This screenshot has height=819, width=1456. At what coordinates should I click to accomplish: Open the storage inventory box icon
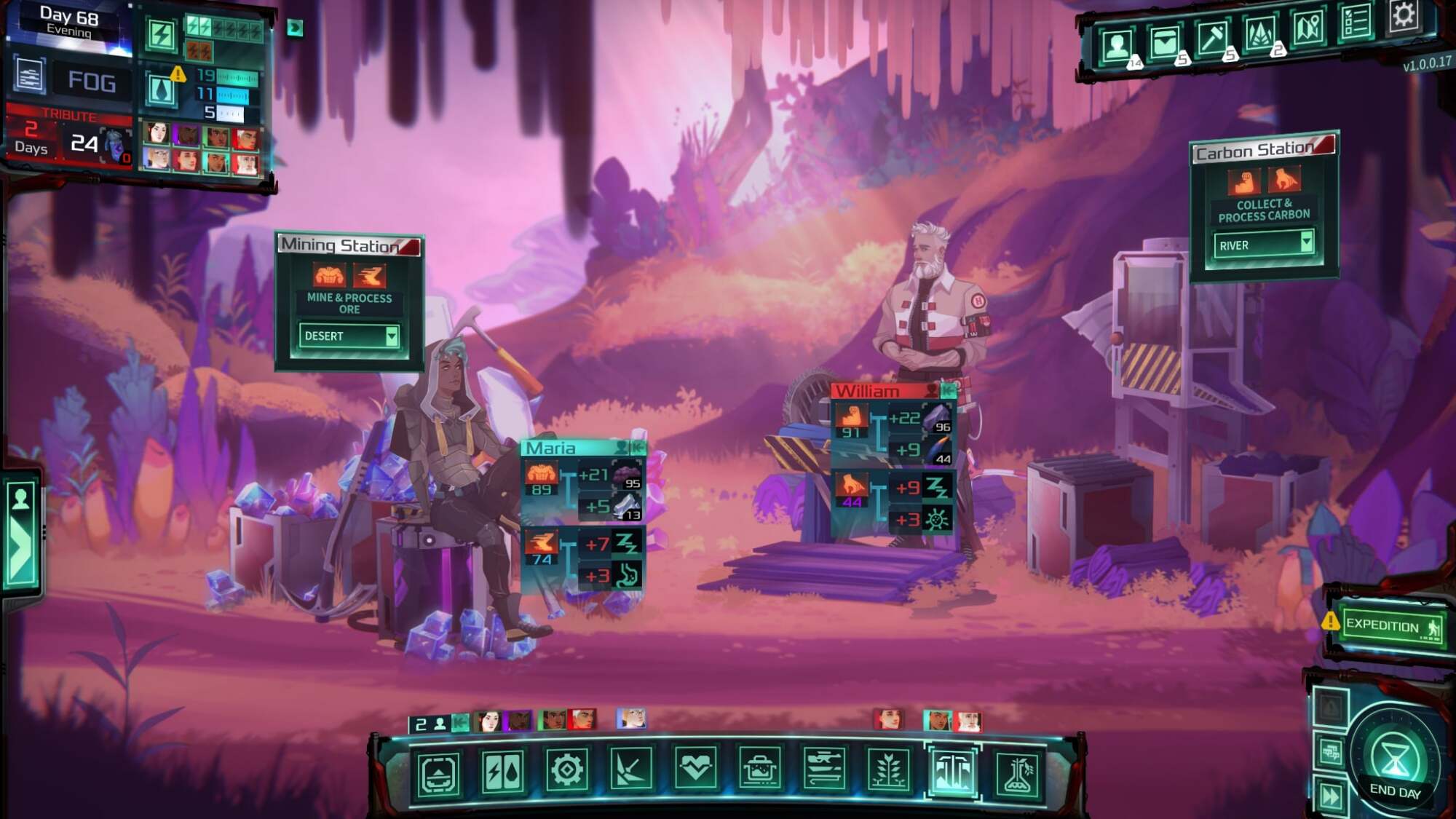coord(1164,42)
